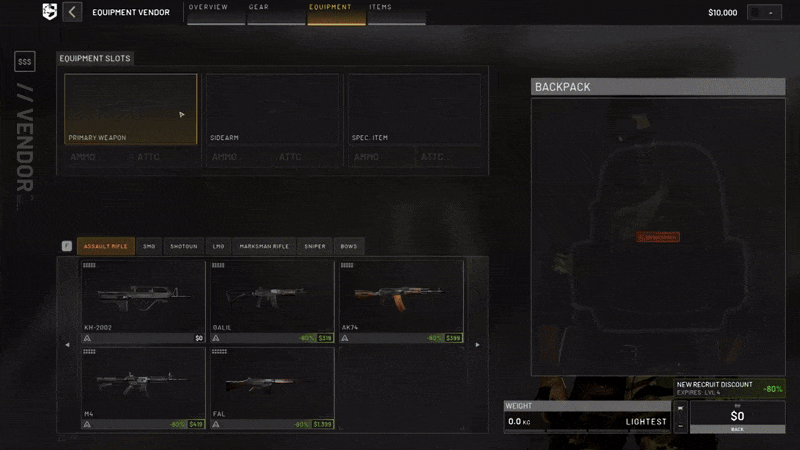Show the LMG weapon category

[x=218, y=246]
